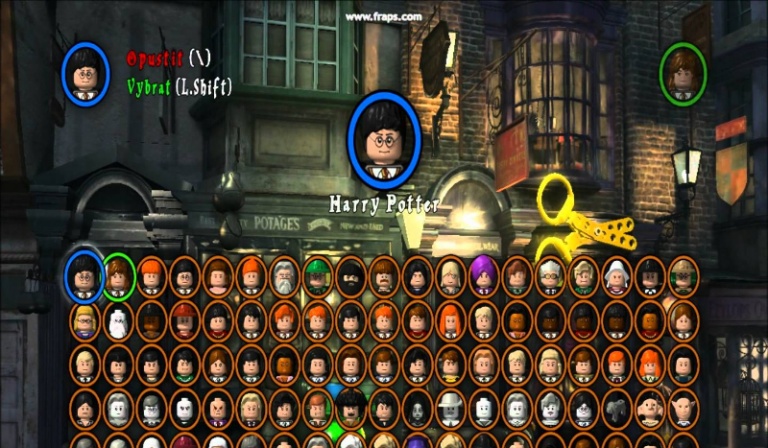768x448 pixels.
Task: Click the large Harry Potter preview portrait
Action: (382, 142)
